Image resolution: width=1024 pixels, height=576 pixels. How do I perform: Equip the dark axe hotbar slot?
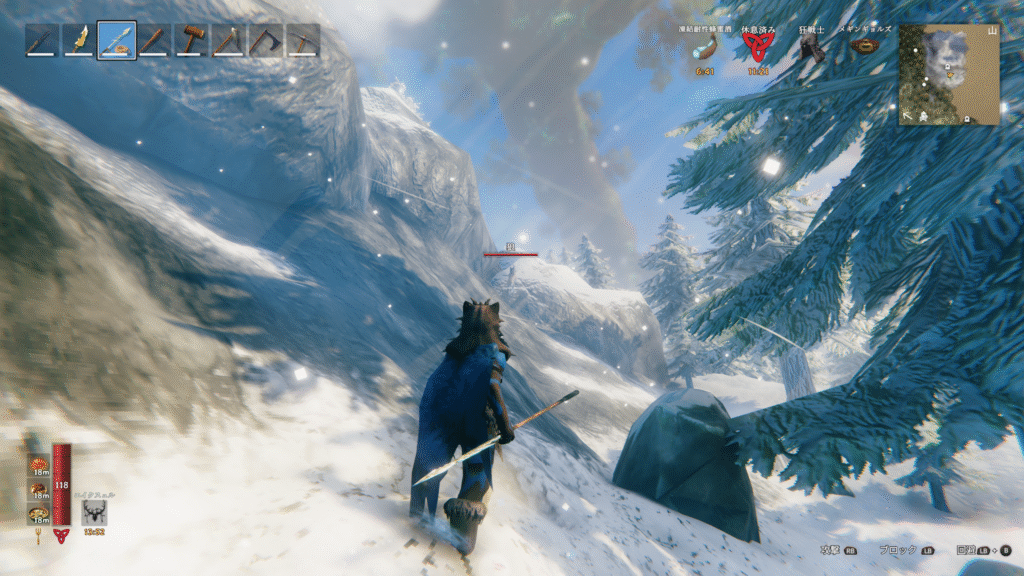(x=265, y=41)
